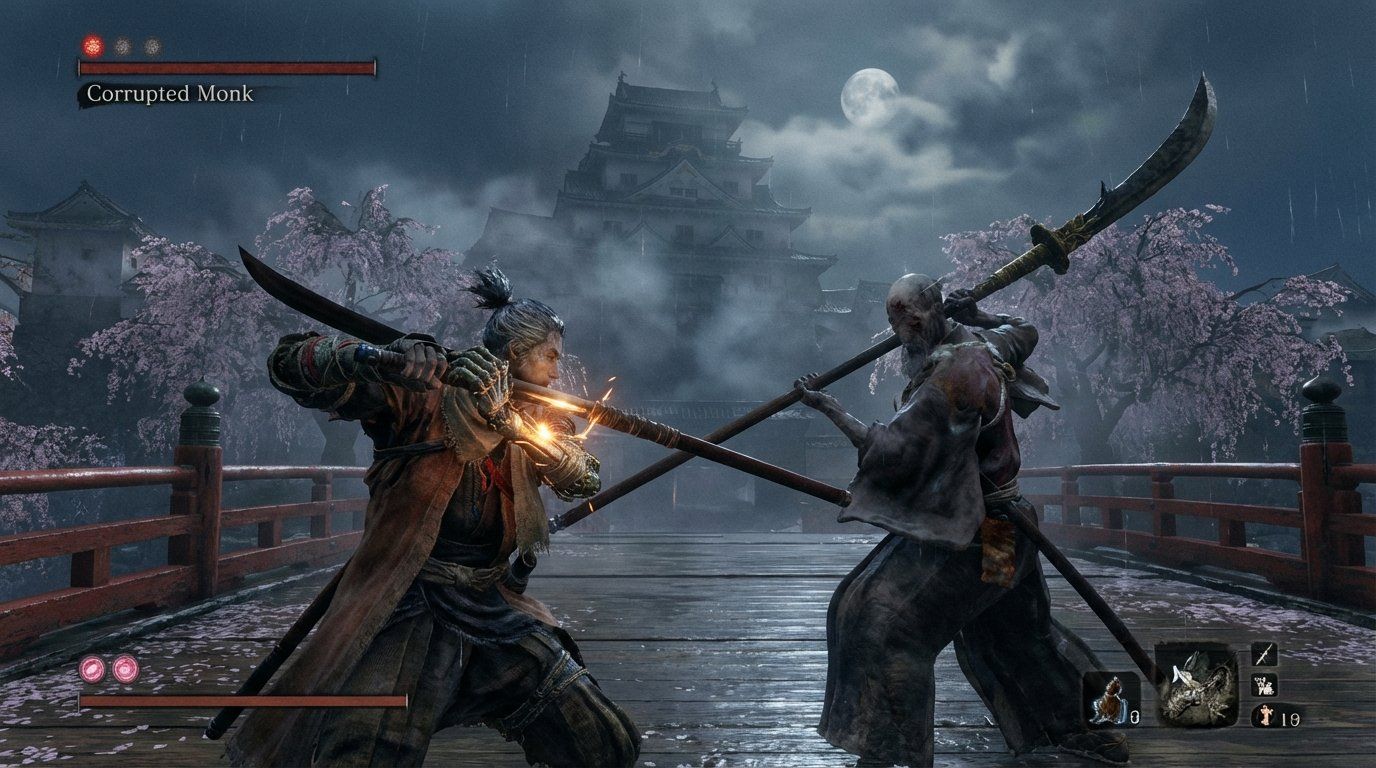
Task: Toggle the third unlit deathblow indicator
Action: point(150,46)
